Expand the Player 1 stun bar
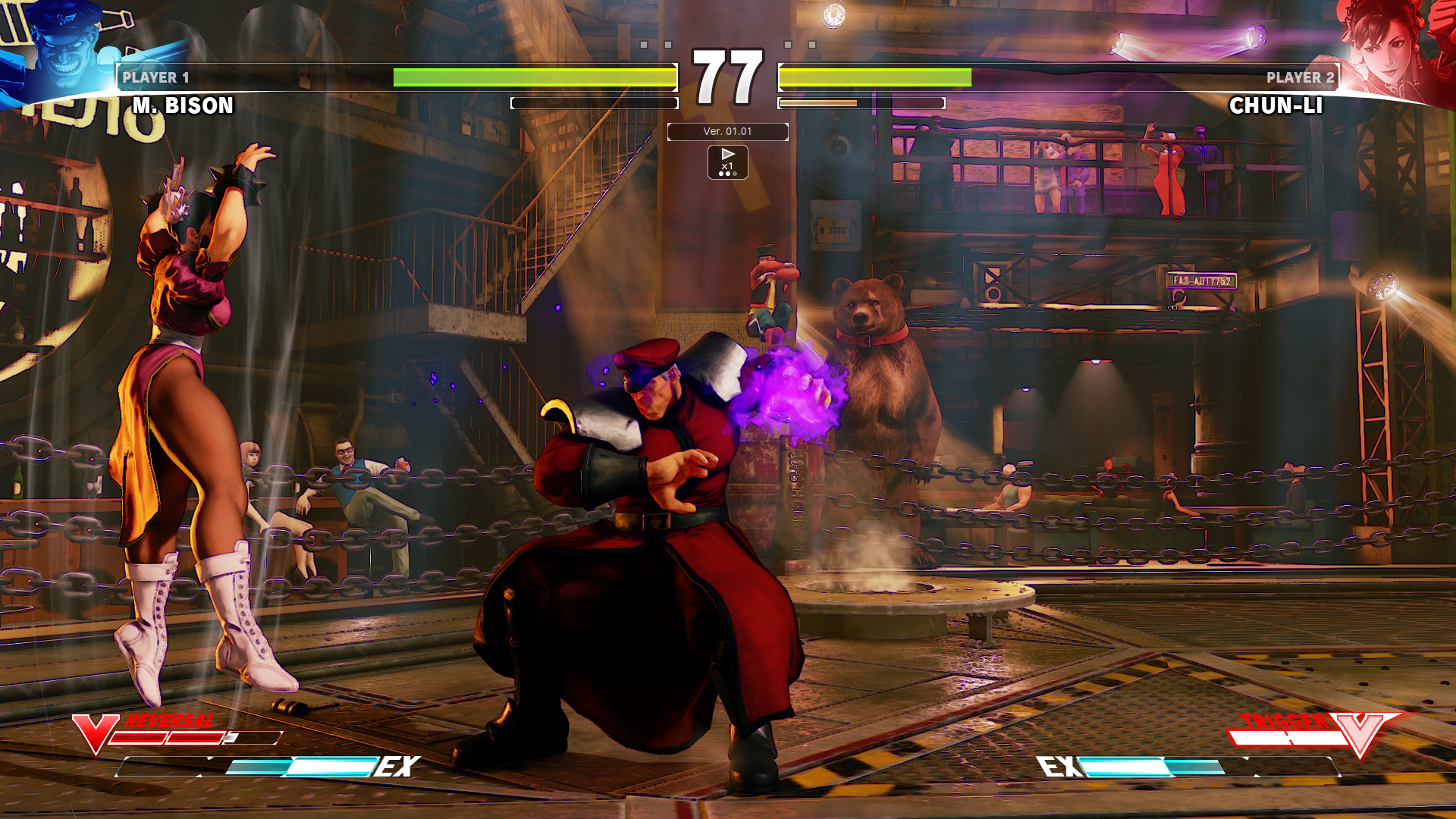 [594, 103]
